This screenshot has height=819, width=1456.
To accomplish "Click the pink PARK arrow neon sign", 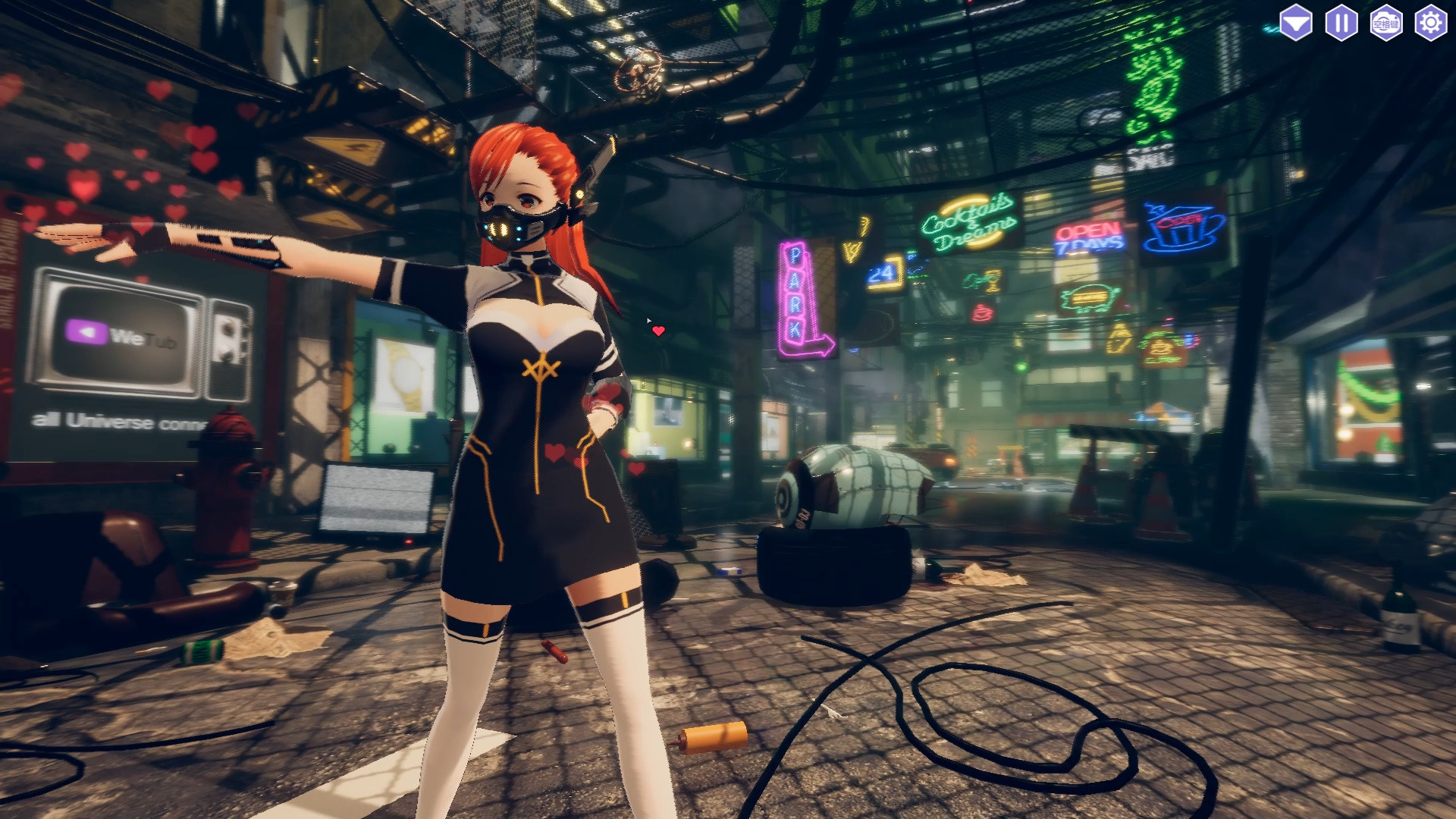I will click(x=799, y=296).
